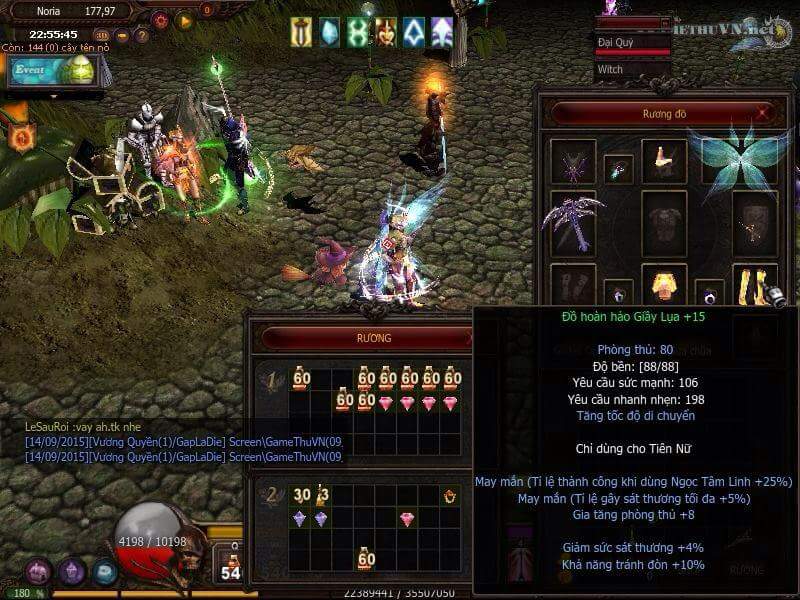Click the red gear settings button
Screen dimensions: 800x600
pyautogui.click(x=160, y=20)
